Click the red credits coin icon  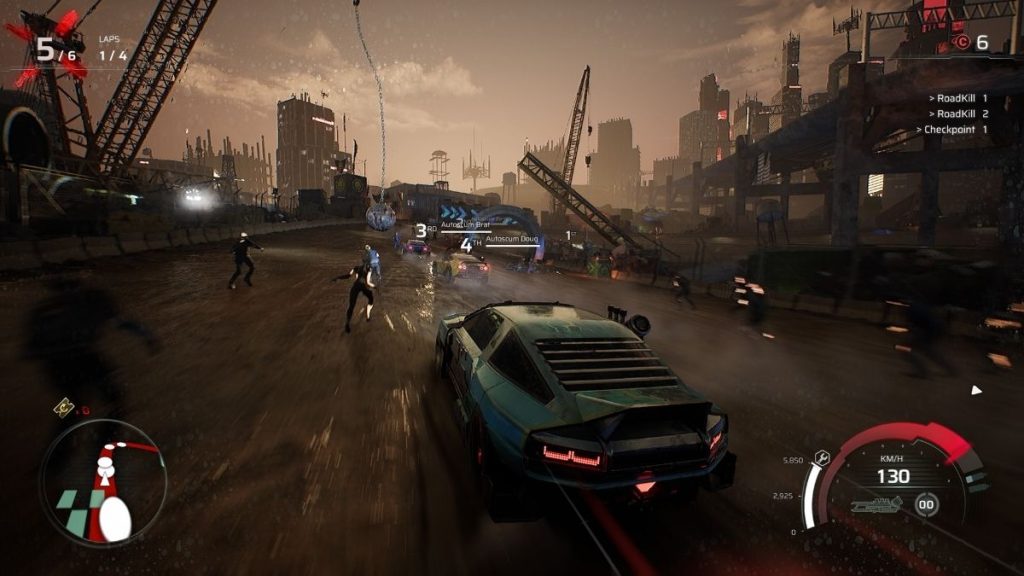point(962,41)
